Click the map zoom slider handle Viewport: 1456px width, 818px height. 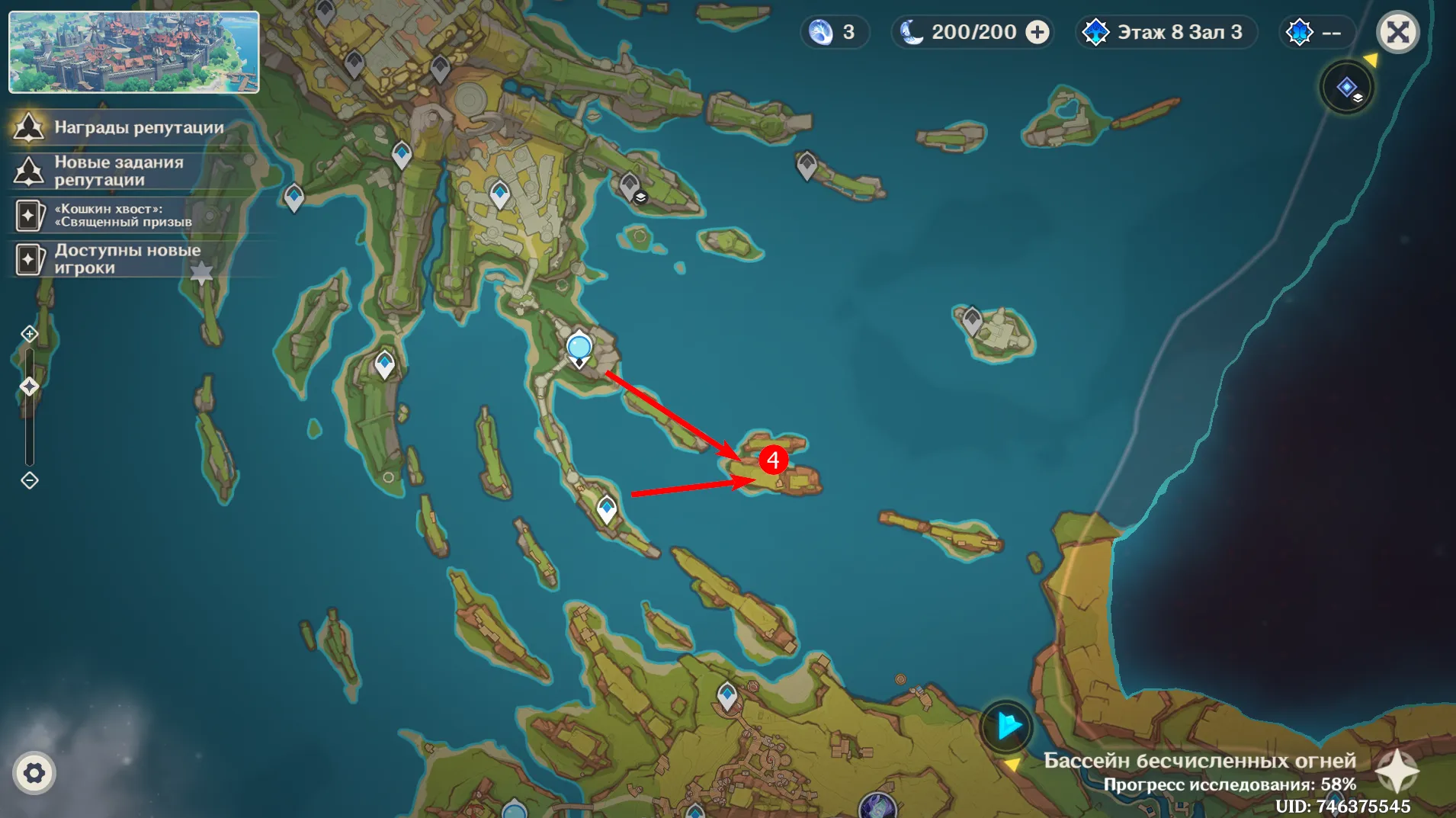pyautogui.click(x=29, y=387)
